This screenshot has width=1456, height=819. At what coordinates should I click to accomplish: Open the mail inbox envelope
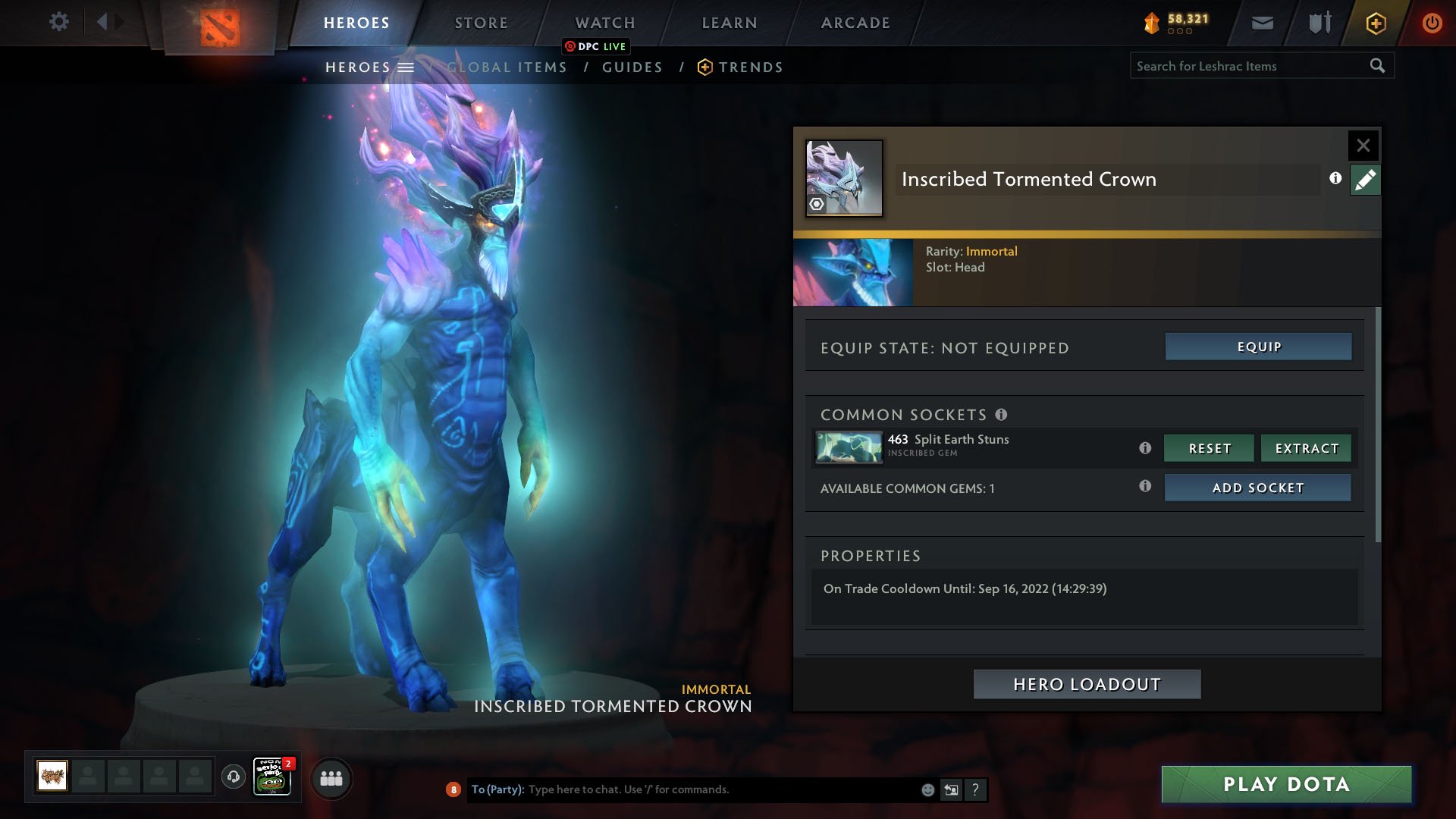pos(1262,23)
